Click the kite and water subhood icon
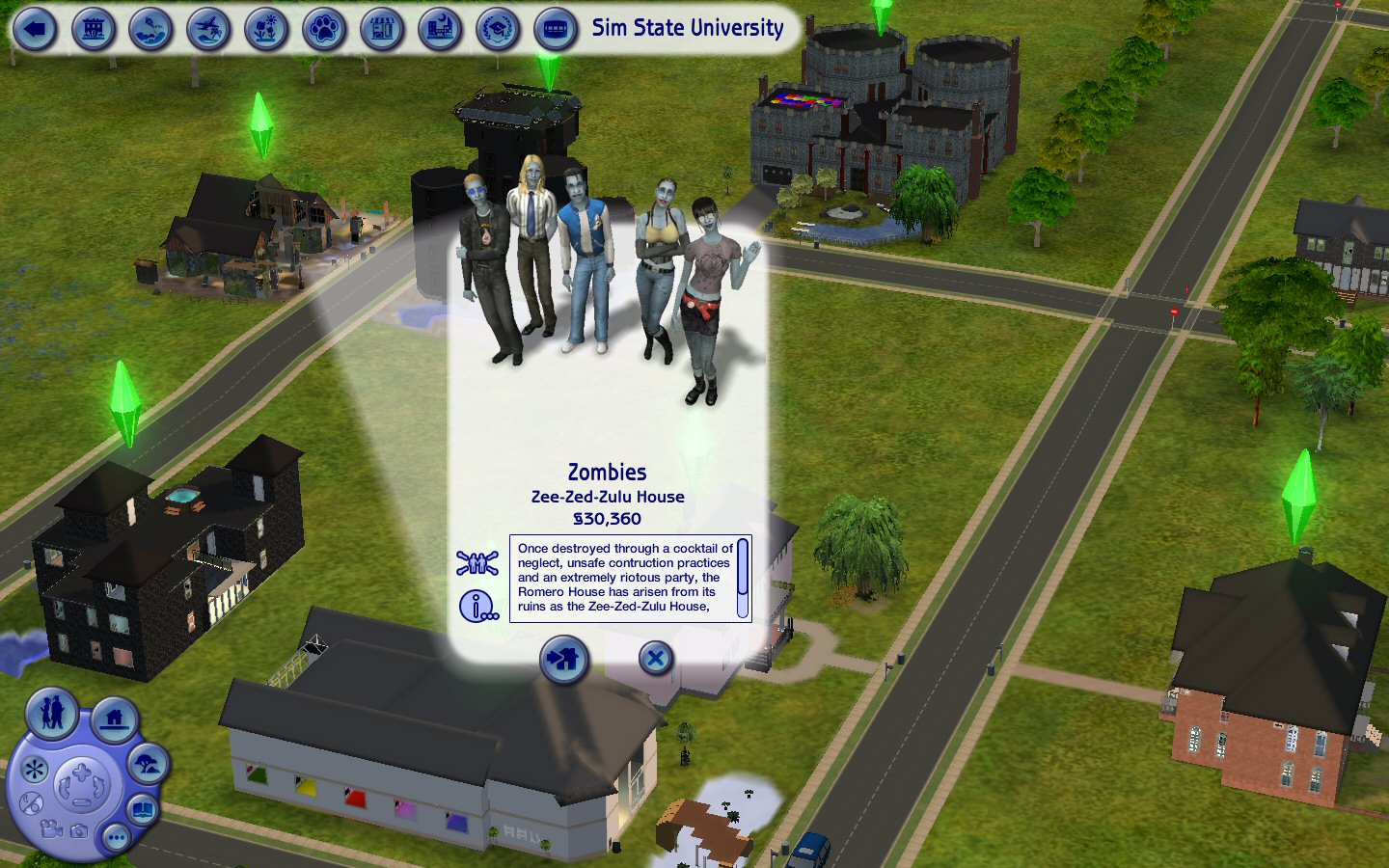The image size is (1389, 868). click(x=151, y=28)
